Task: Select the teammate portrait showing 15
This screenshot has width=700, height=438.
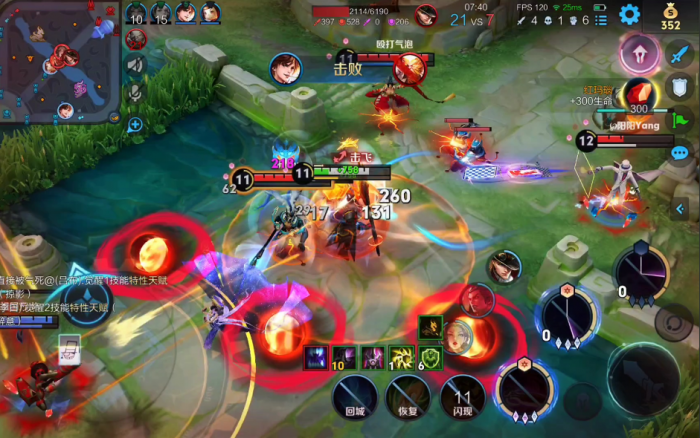Action: 161,14
